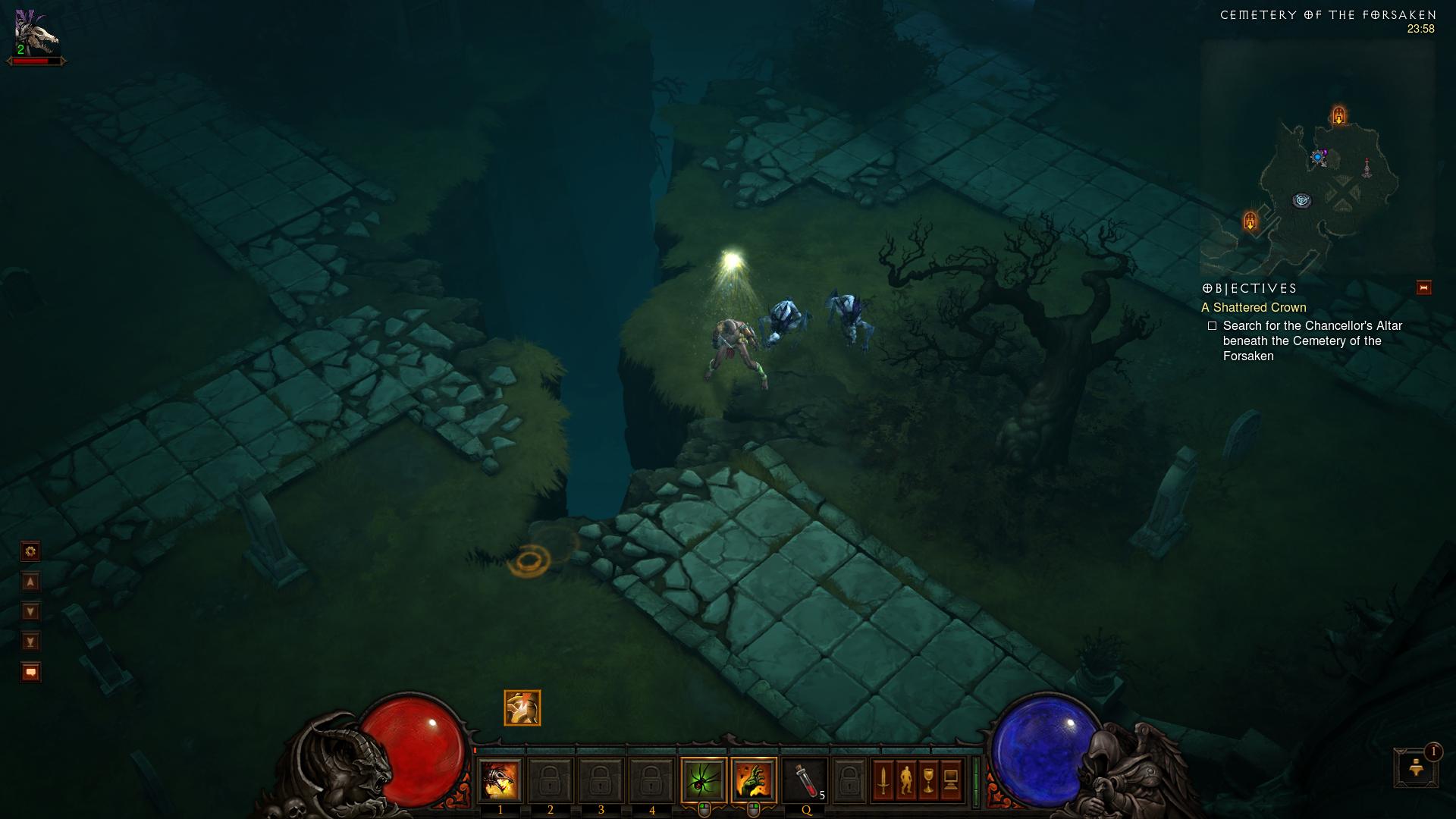Image resolution: width=1456 pixels, height=819 pixels.
Task: Open the notification button with the 1 badge
Action: point(1416,767)
